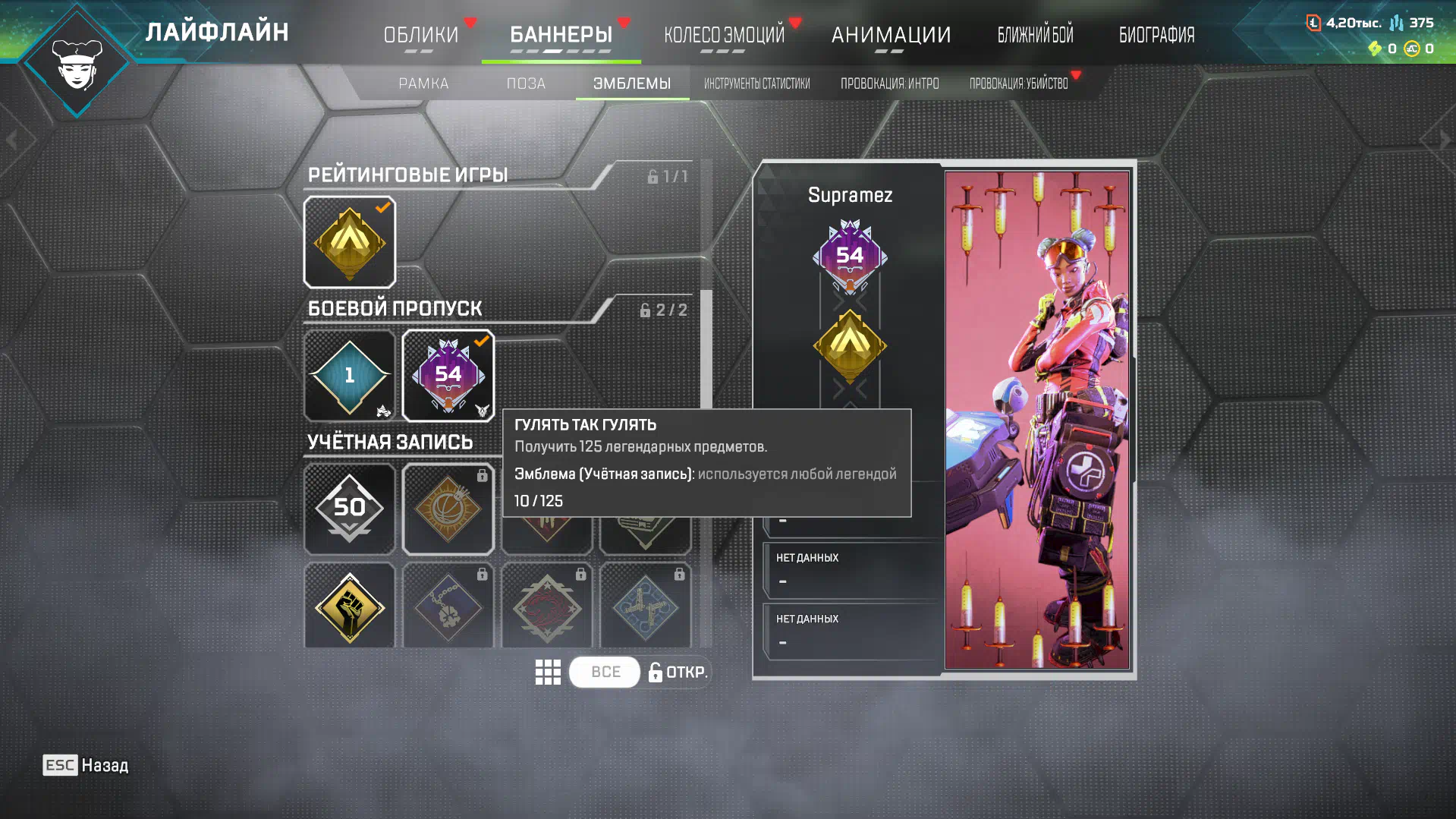Pick the account level 50 emblem

click(x=349, y=509)
